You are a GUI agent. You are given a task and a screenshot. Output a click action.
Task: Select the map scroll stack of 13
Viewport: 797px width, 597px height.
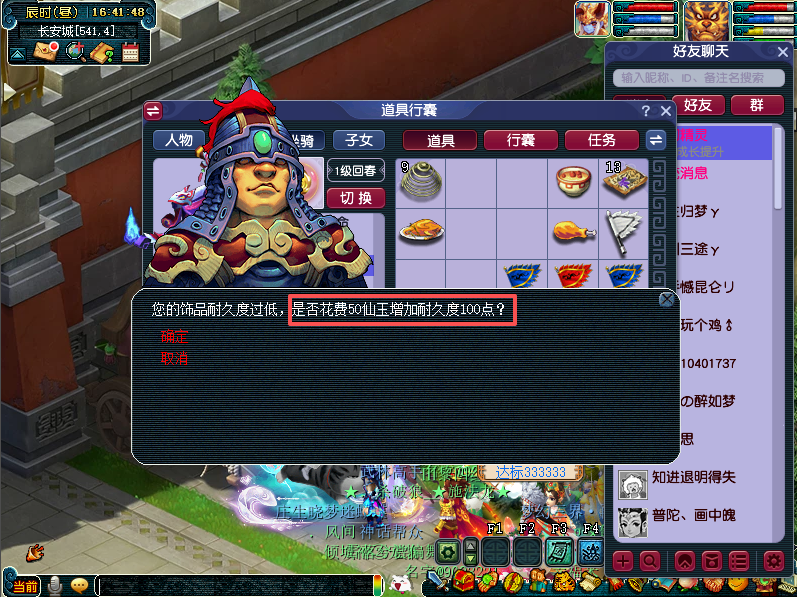coord(625,181)
